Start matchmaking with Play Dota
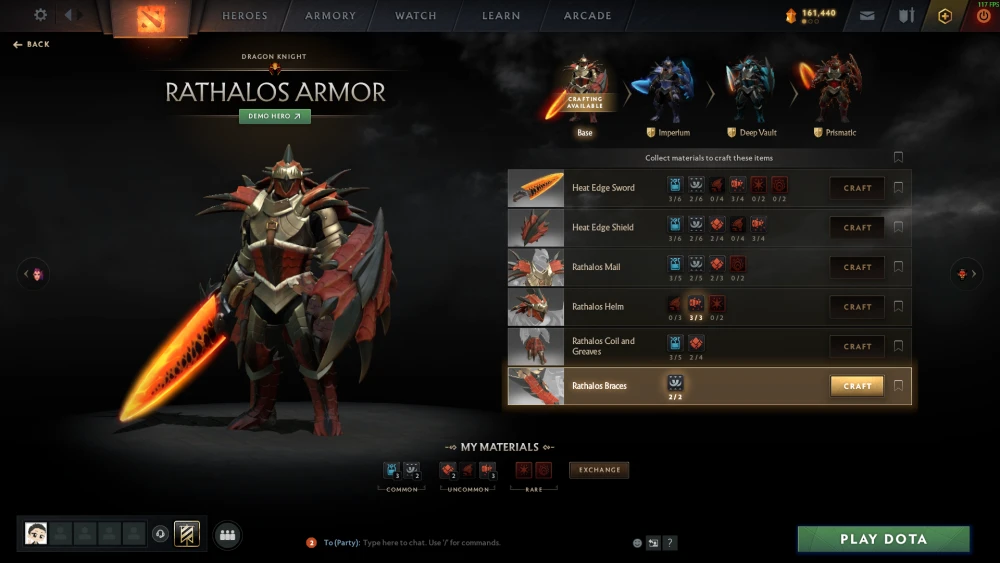This screenshot has height=563, width=1000. 883,539
